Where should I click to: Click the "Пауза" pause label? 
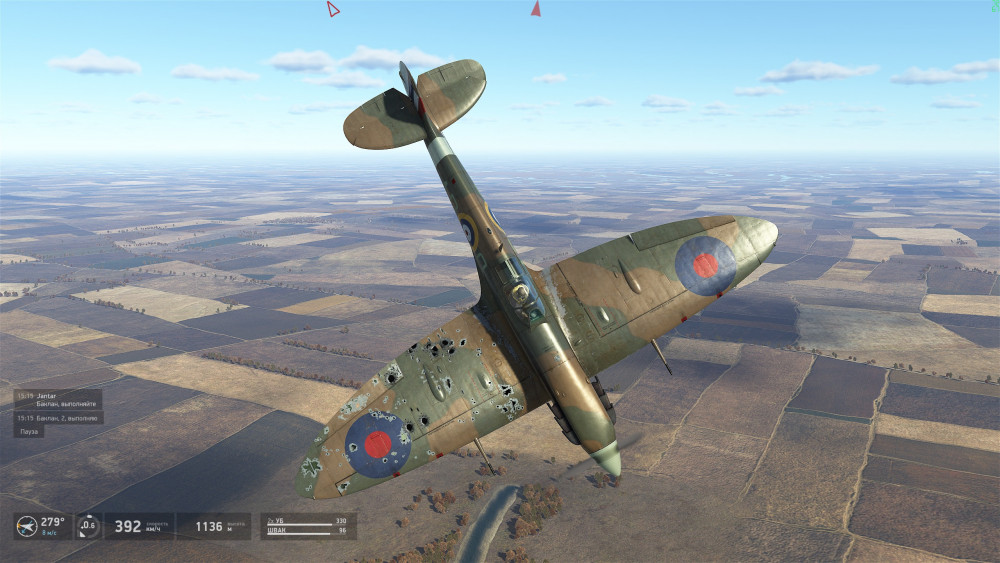29,431
